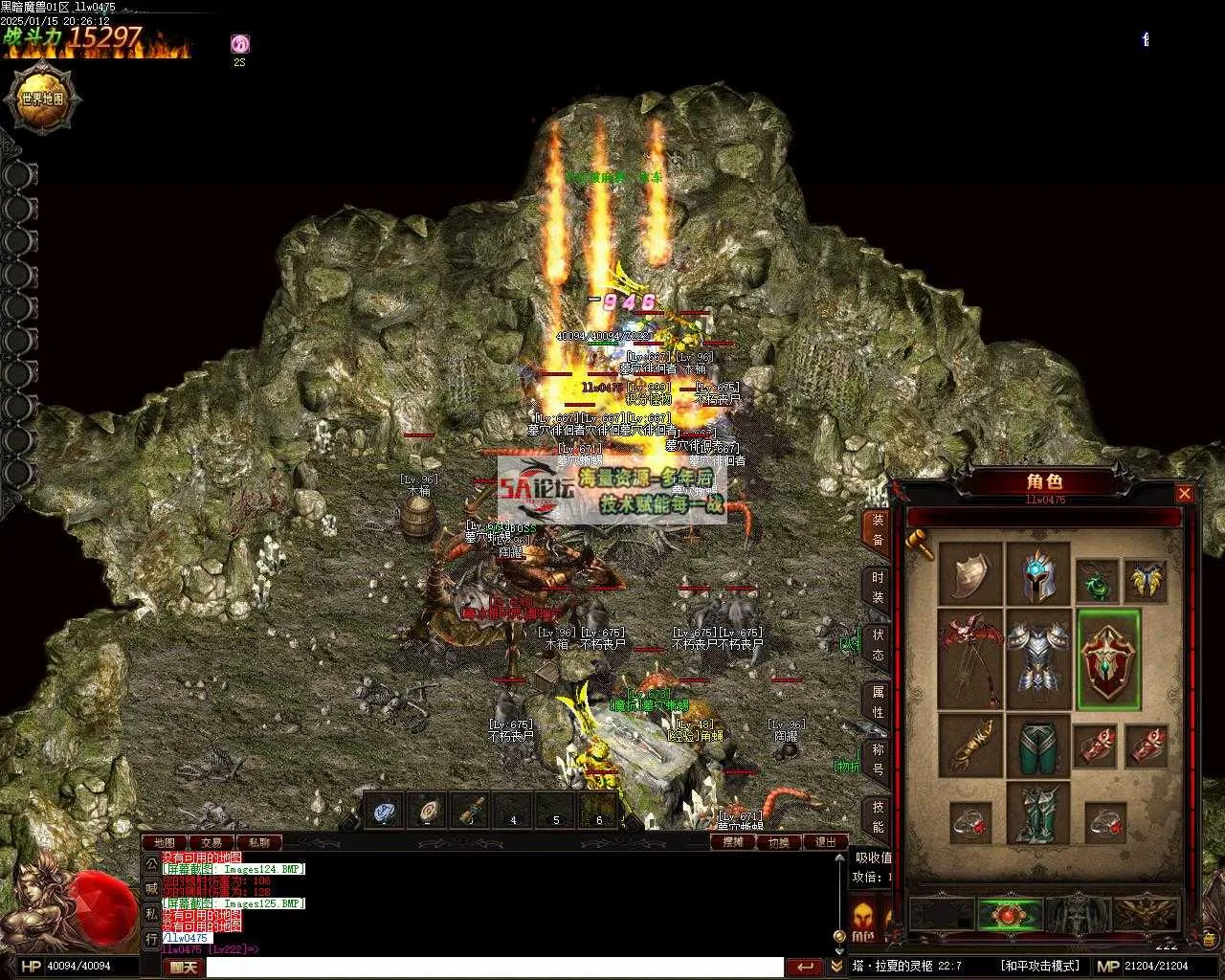This screenshot has height=980, width=1225.
Task: Open the 私聊 private chat button
Action: click(x=258, y=843)
